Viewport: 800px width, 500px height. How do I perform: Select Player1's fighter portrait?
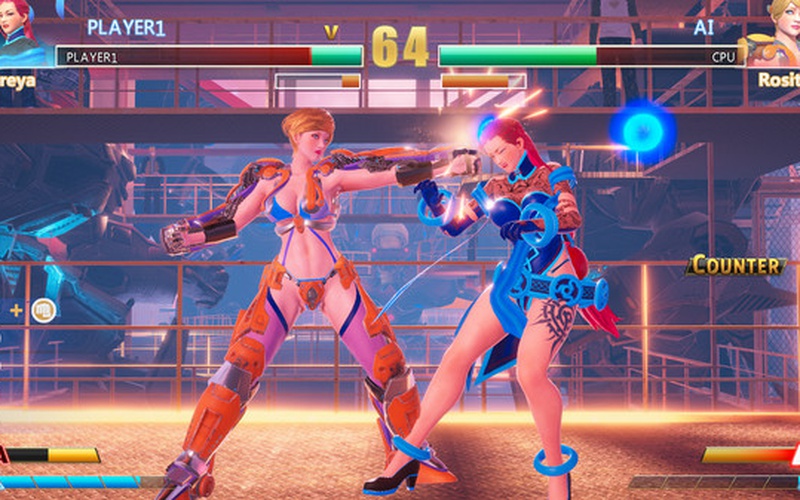pos(18,28)
